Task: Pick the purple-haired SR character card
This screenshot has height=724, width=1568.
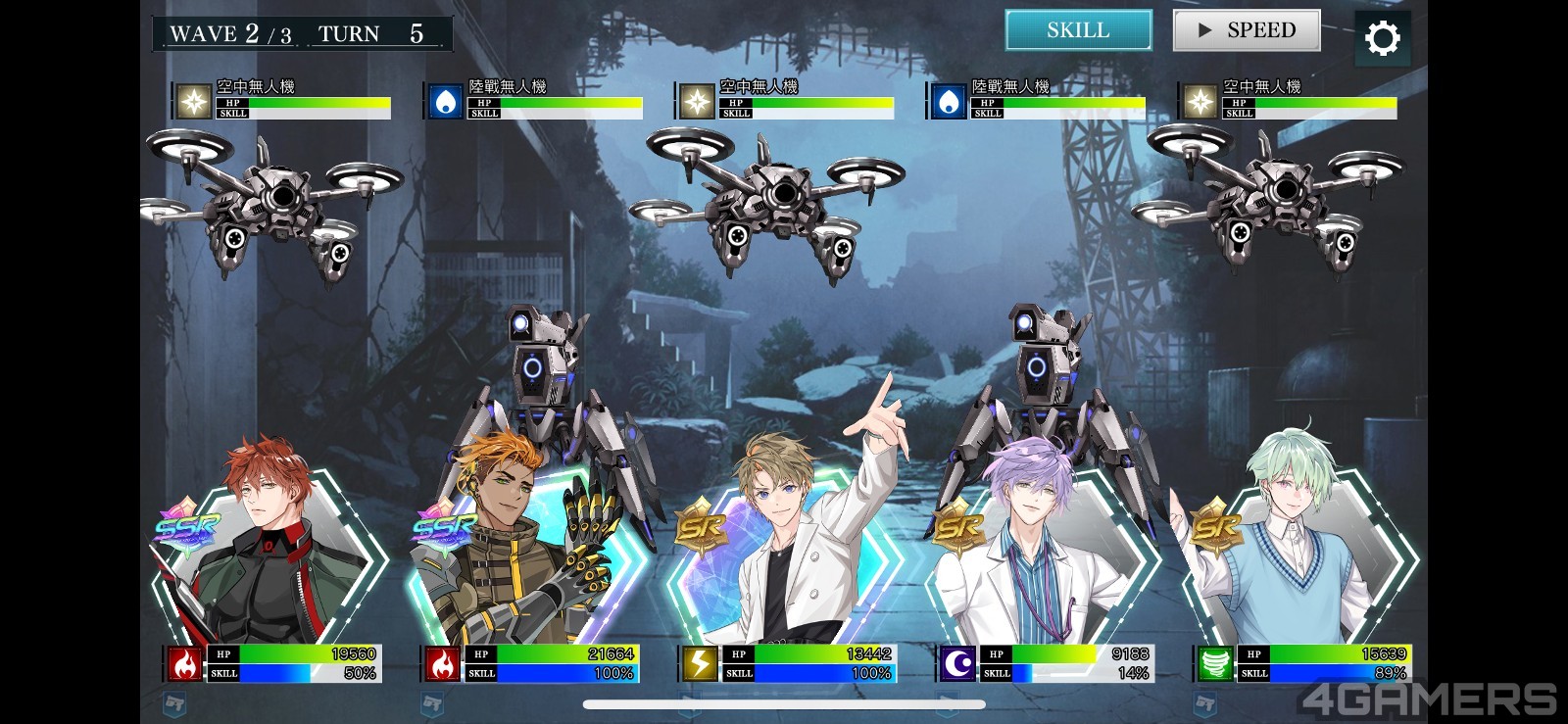Action: tap(1042, 558)
